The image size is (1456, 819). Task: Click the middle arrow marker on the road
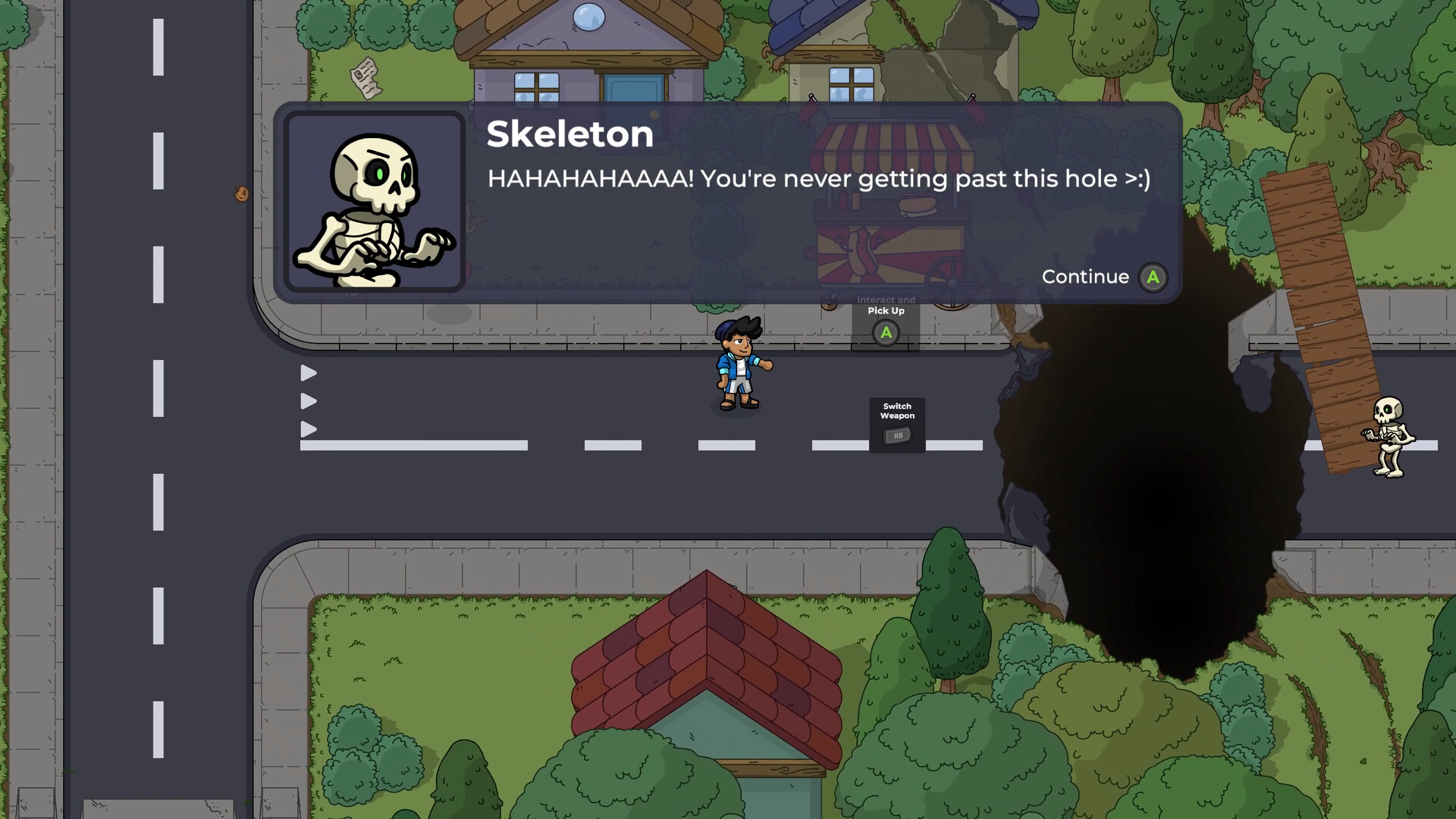[307, 400]
